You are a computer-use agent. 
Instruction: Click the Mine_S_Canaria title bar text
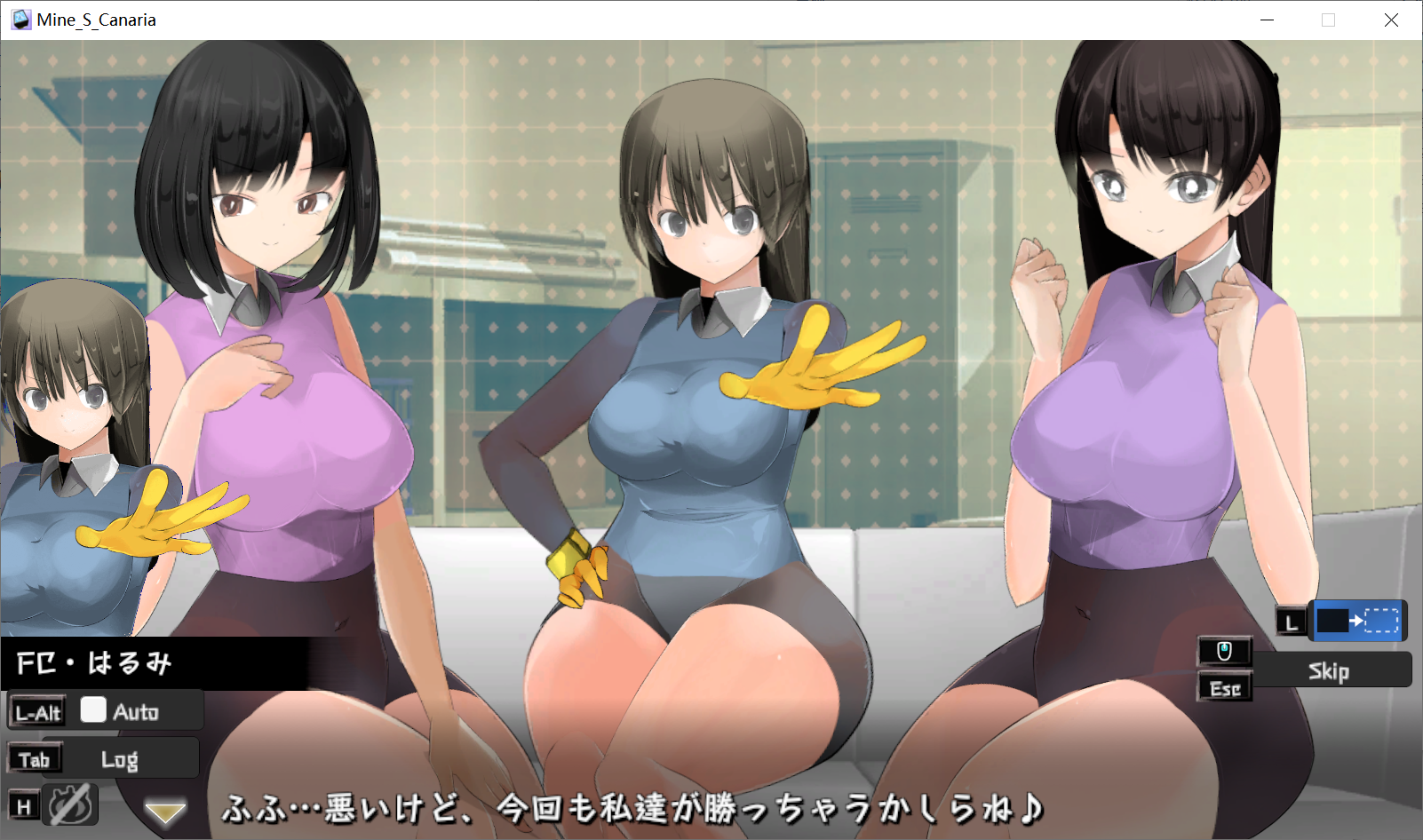91,19
